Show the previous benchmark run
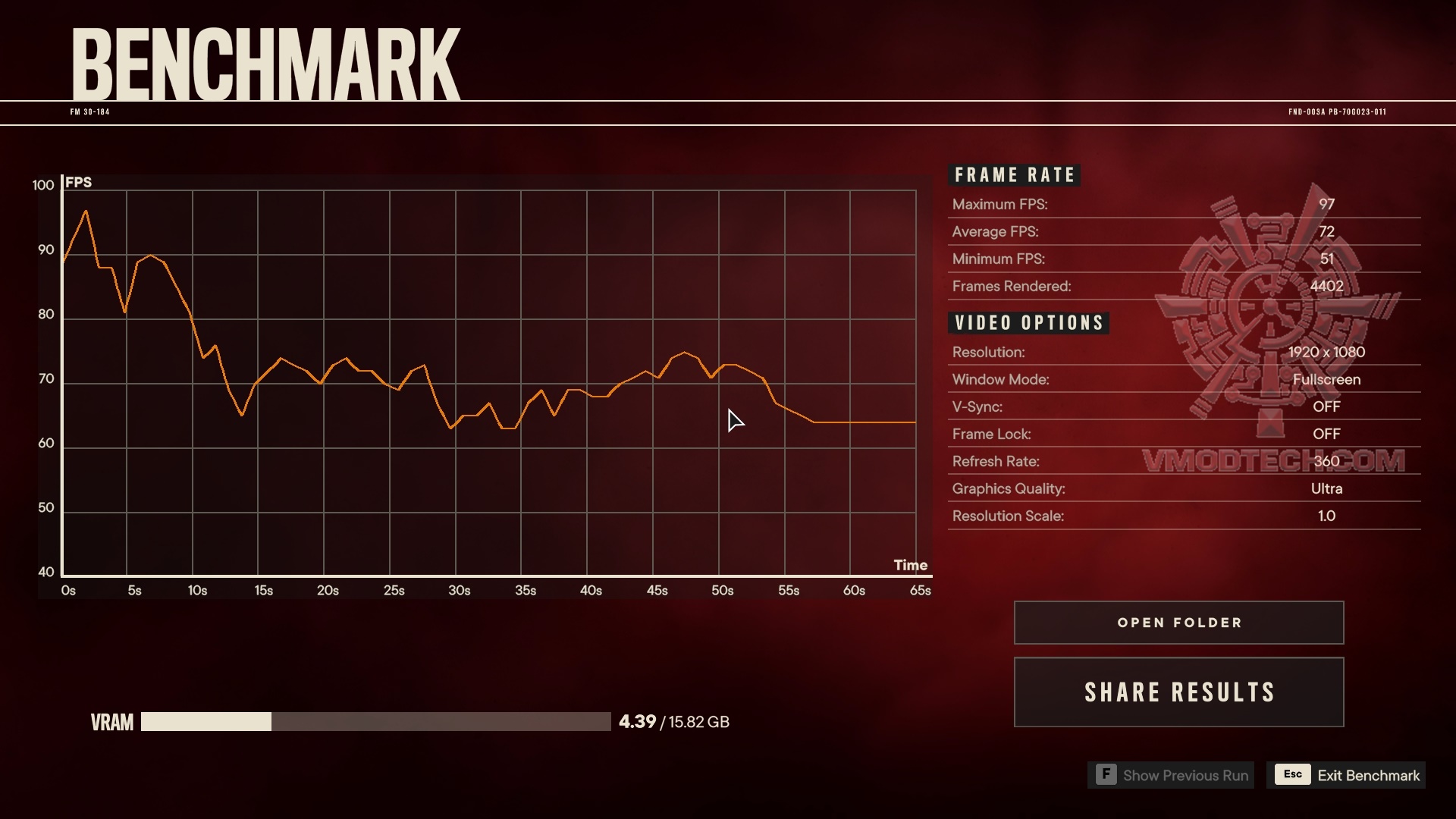Image resolution: width=1456 pixels, height=819 pixels. click(1172, 775)
